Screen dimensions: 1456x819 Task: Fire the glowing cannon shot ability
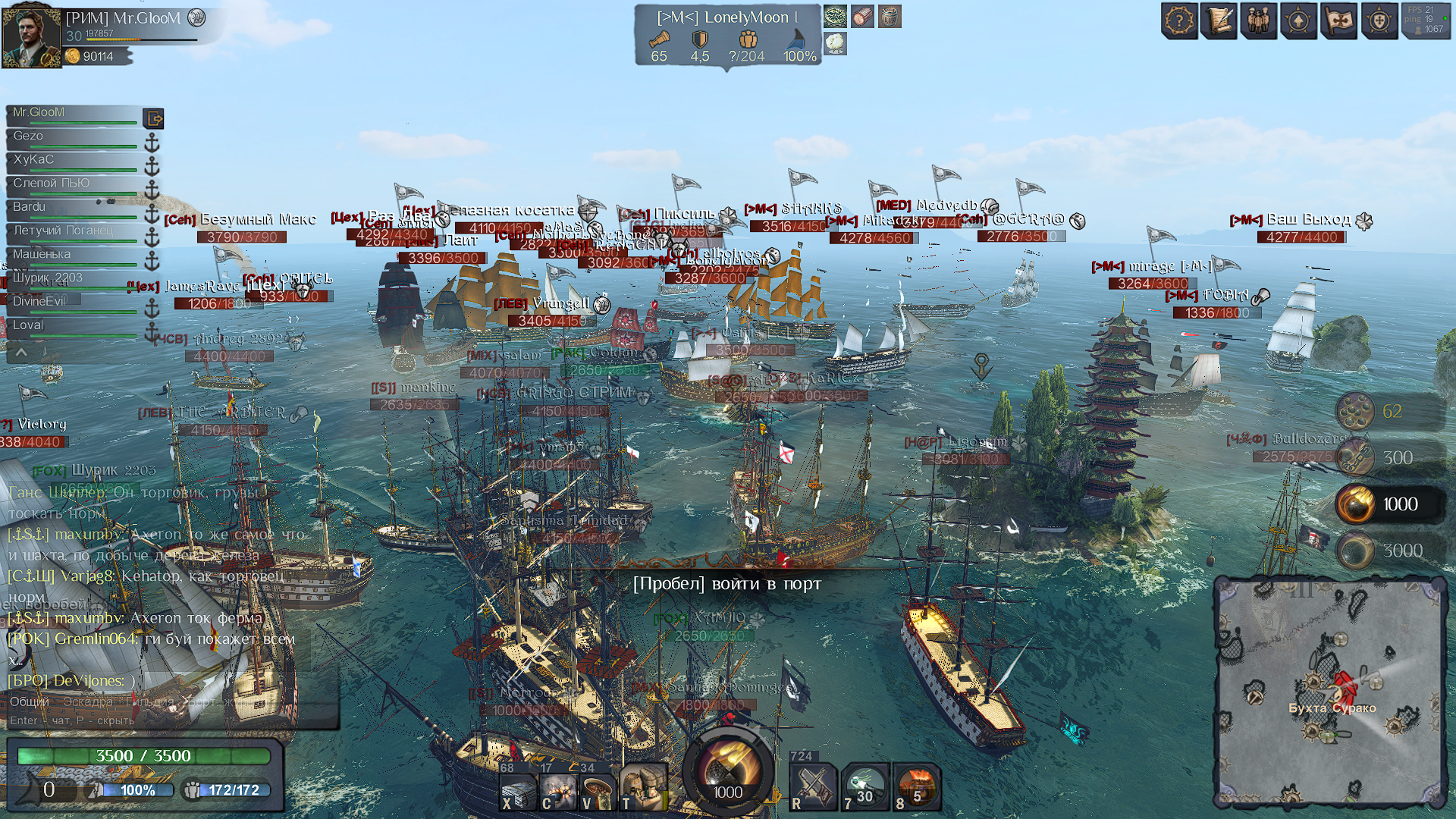864,786
